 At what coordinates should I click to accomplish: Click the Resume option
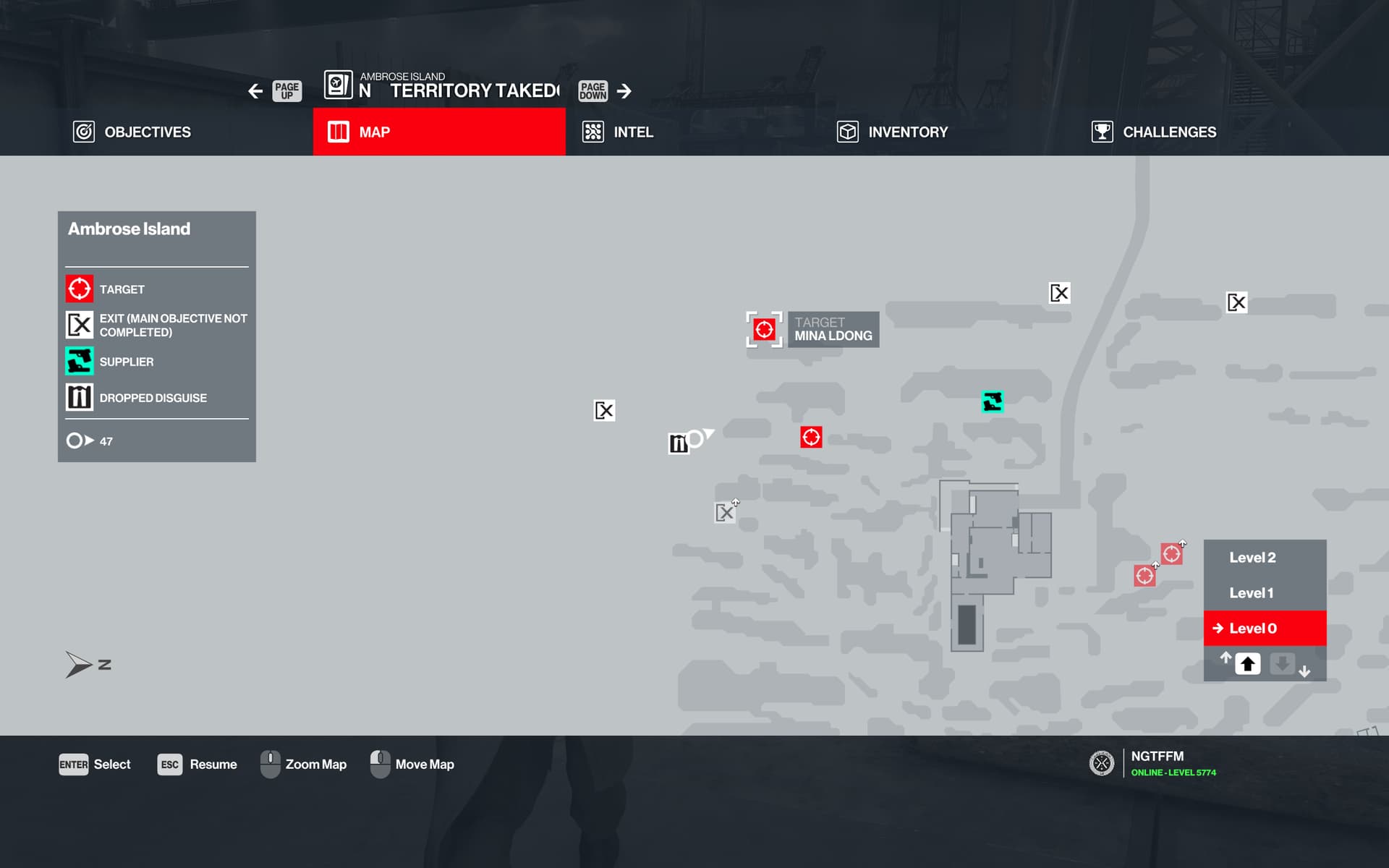197,765
